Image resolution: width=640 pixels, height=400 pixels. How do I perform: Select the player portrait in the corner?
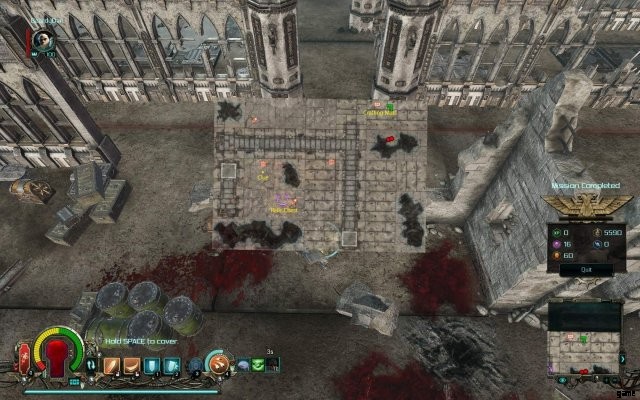[42, 39]
